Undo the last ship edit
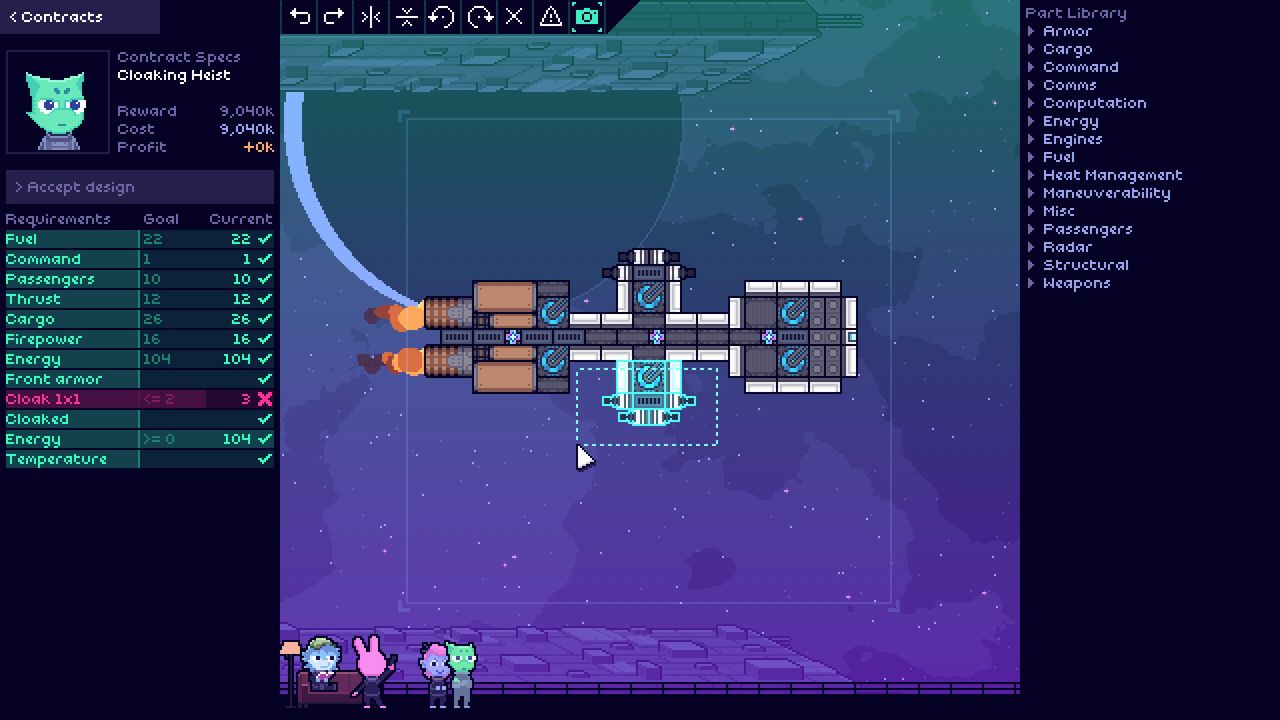Viewport: 1280px width, 720px height. pyautogui.click(x=299, y=16)
